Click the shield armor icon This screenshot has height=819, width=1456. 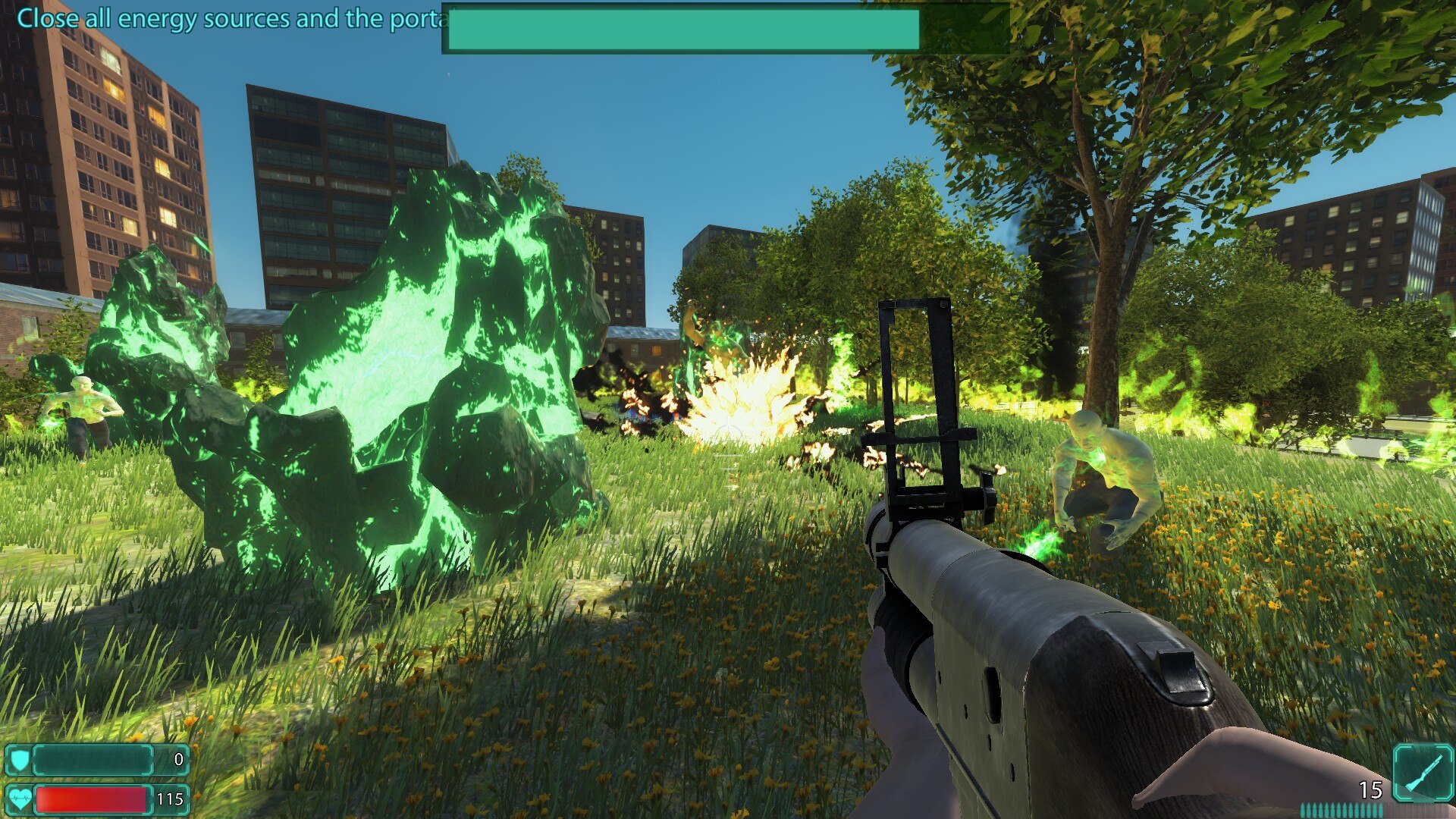tap(19, 759)
